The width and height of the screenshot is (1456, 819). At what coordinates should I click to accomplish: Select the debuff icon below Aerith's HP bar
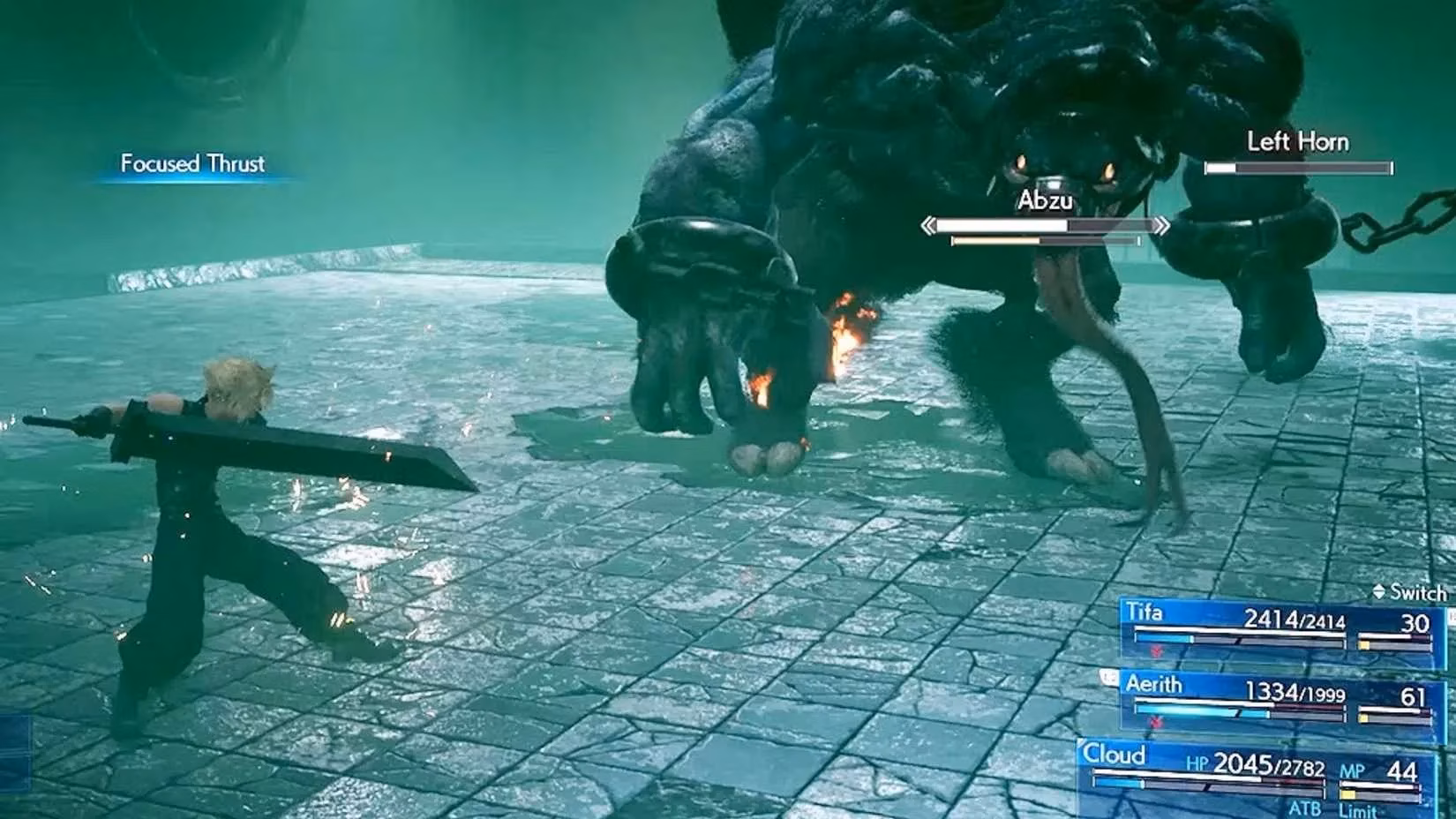(1155, 721)
